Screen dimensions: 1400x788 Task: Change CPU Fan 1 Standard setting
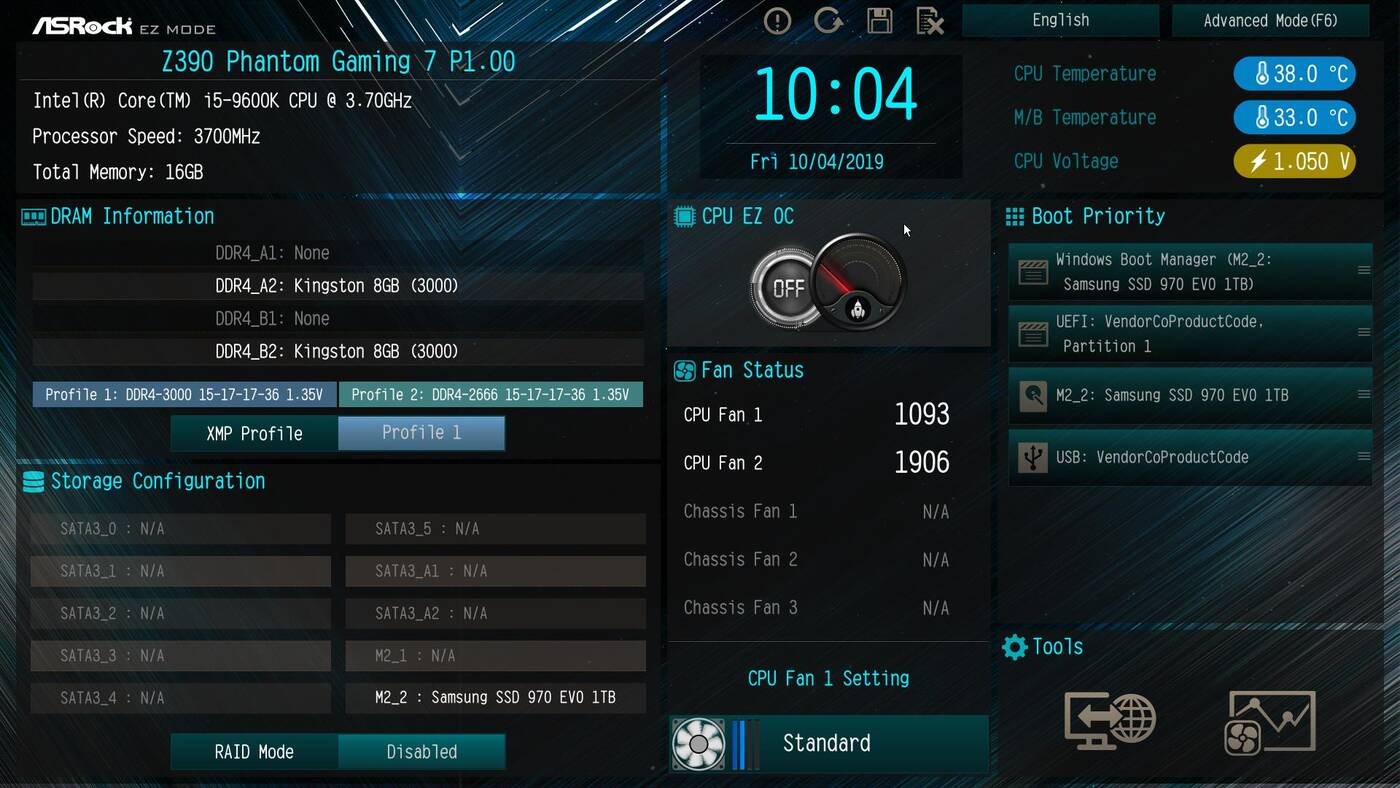pos(828,743)
